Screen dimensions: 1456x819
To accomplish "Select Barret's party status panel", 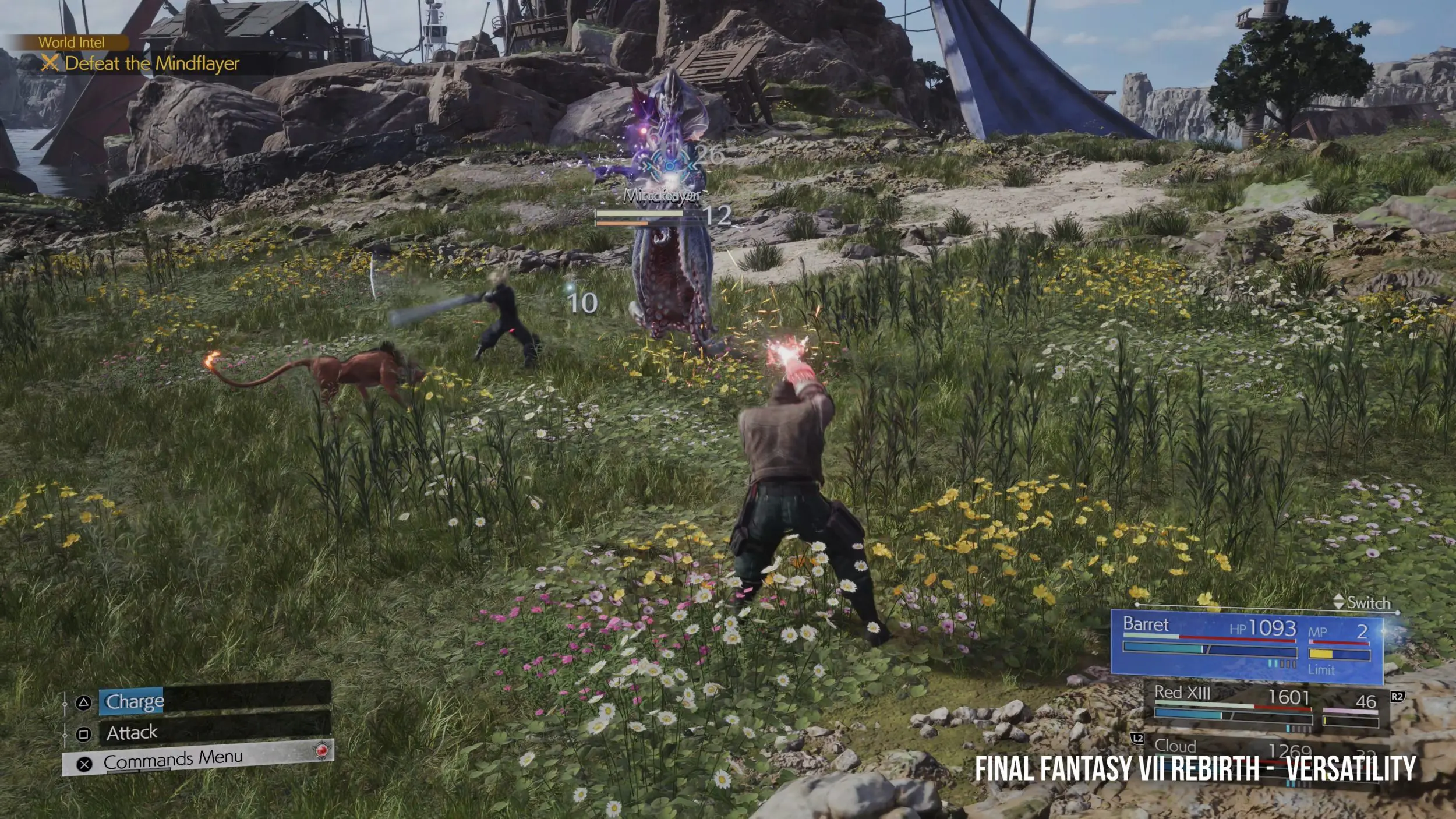I will coord(1246,646).
